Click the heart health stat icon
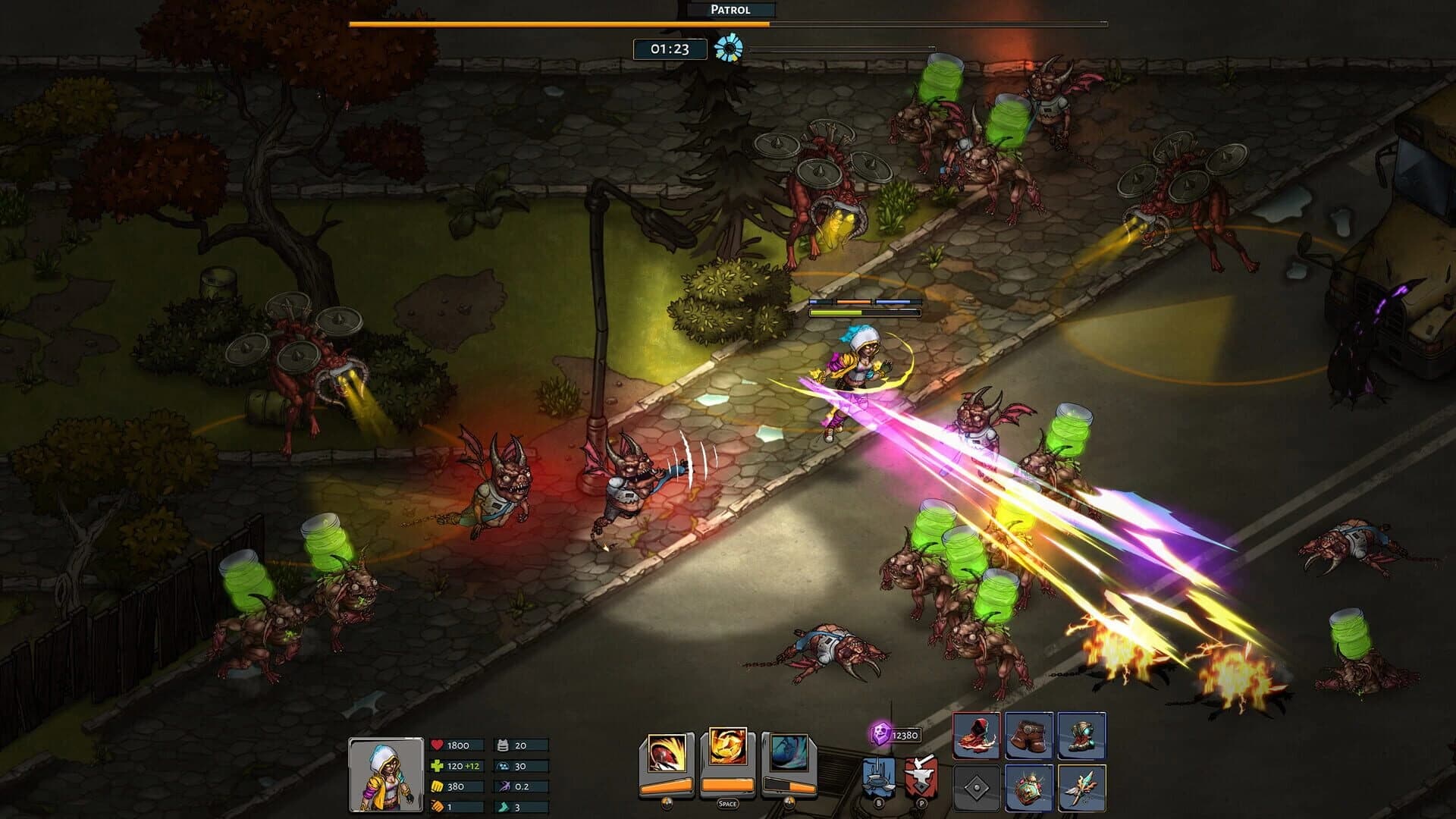 pyautogui.click(x=436, y=743)
